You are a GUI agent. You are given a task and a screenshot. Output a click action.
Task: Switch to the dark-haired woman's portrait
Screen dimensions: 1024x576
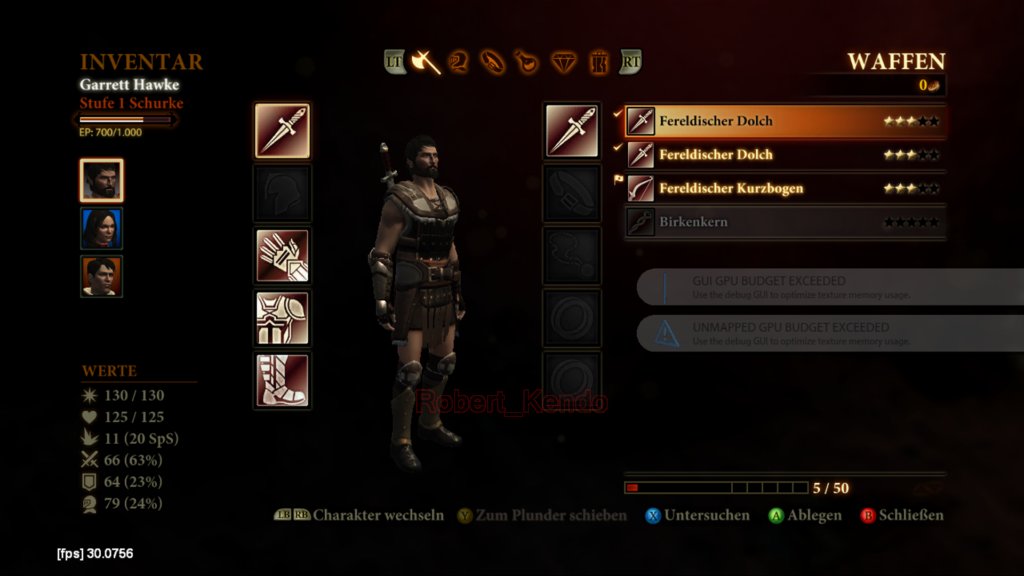tap(101, 228)
